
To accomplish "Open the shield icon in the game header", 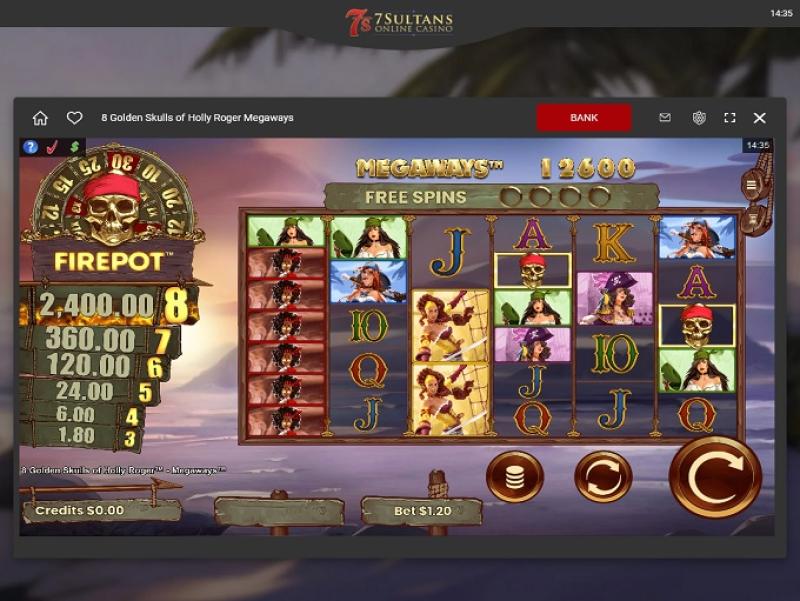I will point(699,118).
